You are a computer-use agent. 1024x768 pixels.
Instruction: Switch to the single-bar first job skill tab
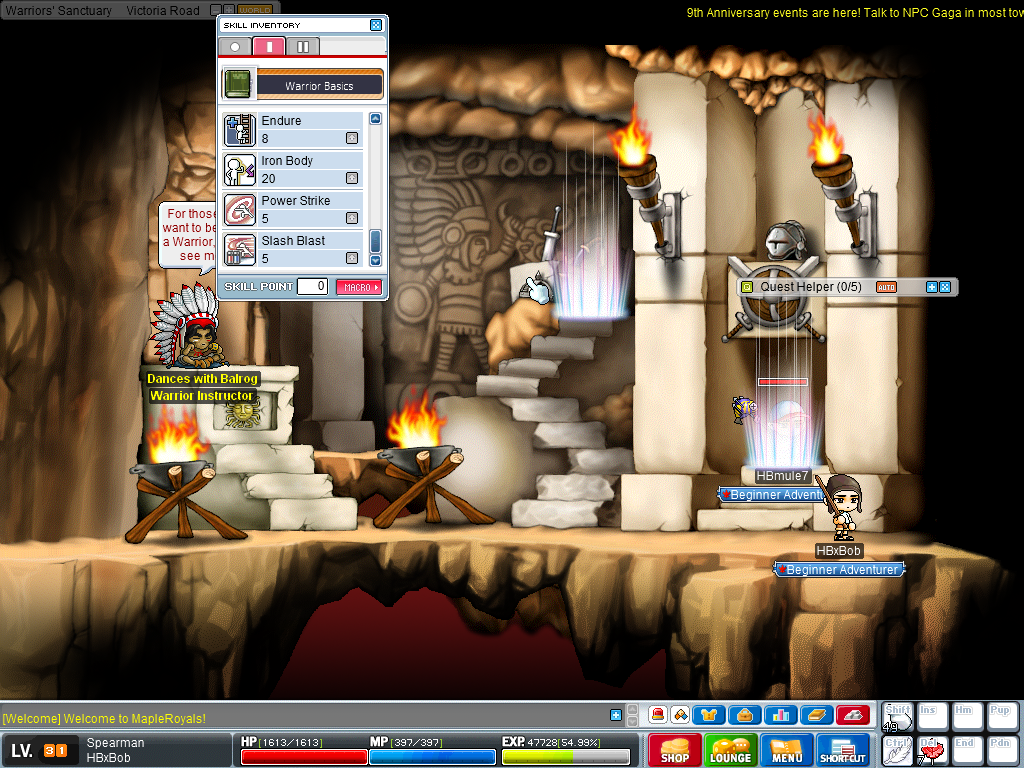pyautogui.click(x=269, y=46)
